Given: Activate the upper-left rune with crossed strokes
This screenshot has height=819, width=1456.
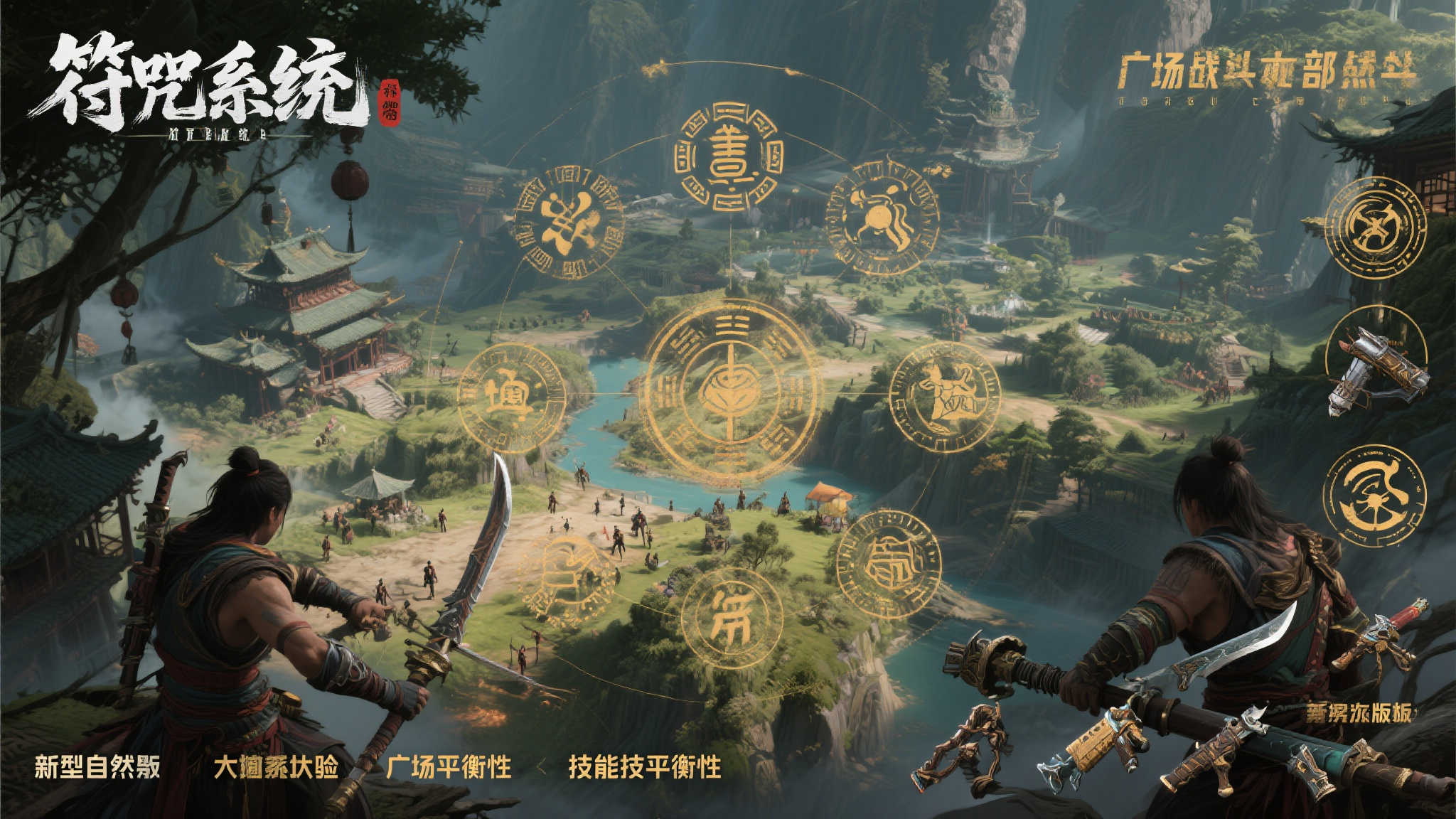Looking at the screenshot, I should pyautogui.click(x=568, y=222).
